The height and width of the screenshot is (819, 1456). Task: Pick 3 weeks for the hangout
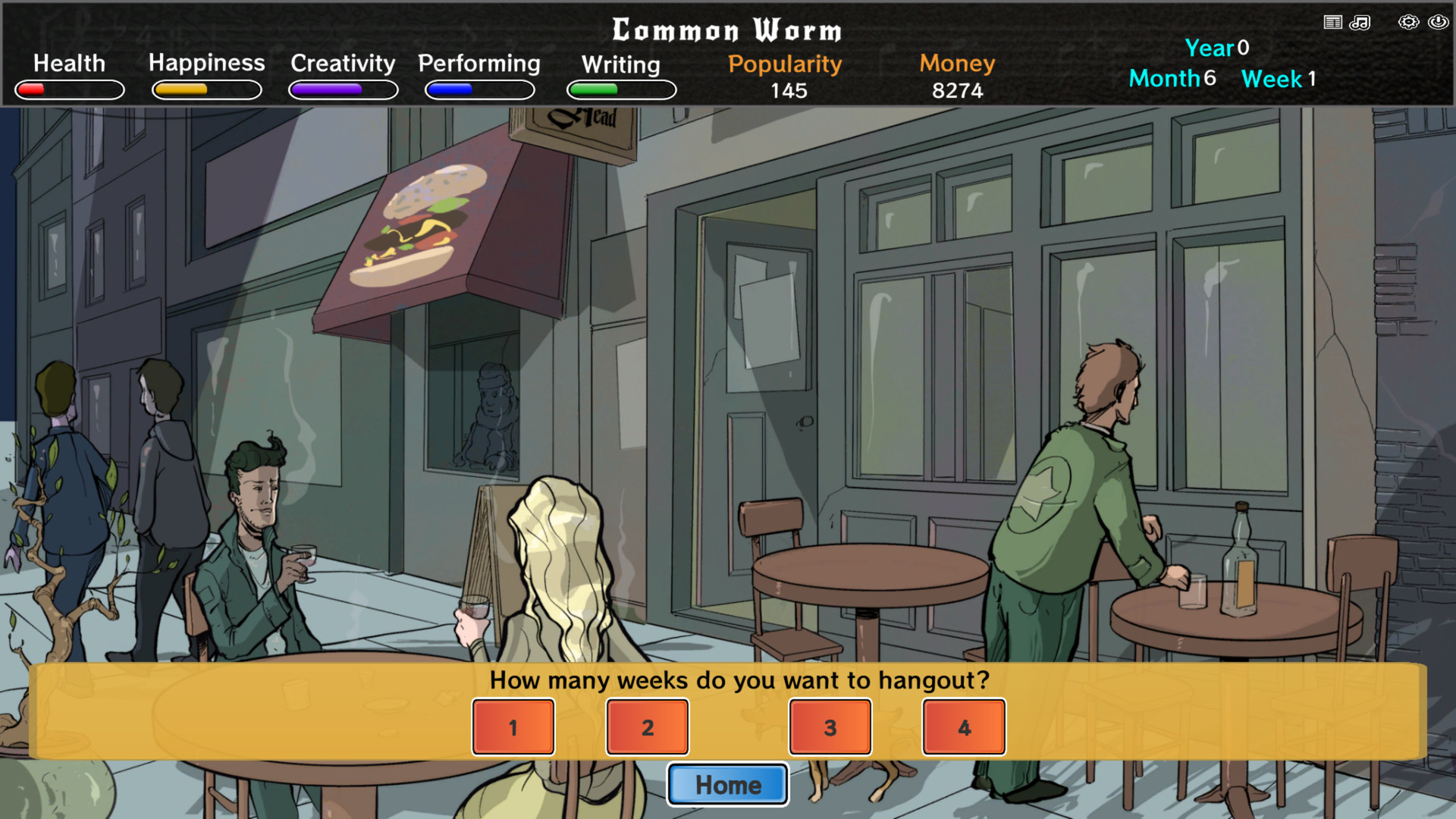coord(830,726)
